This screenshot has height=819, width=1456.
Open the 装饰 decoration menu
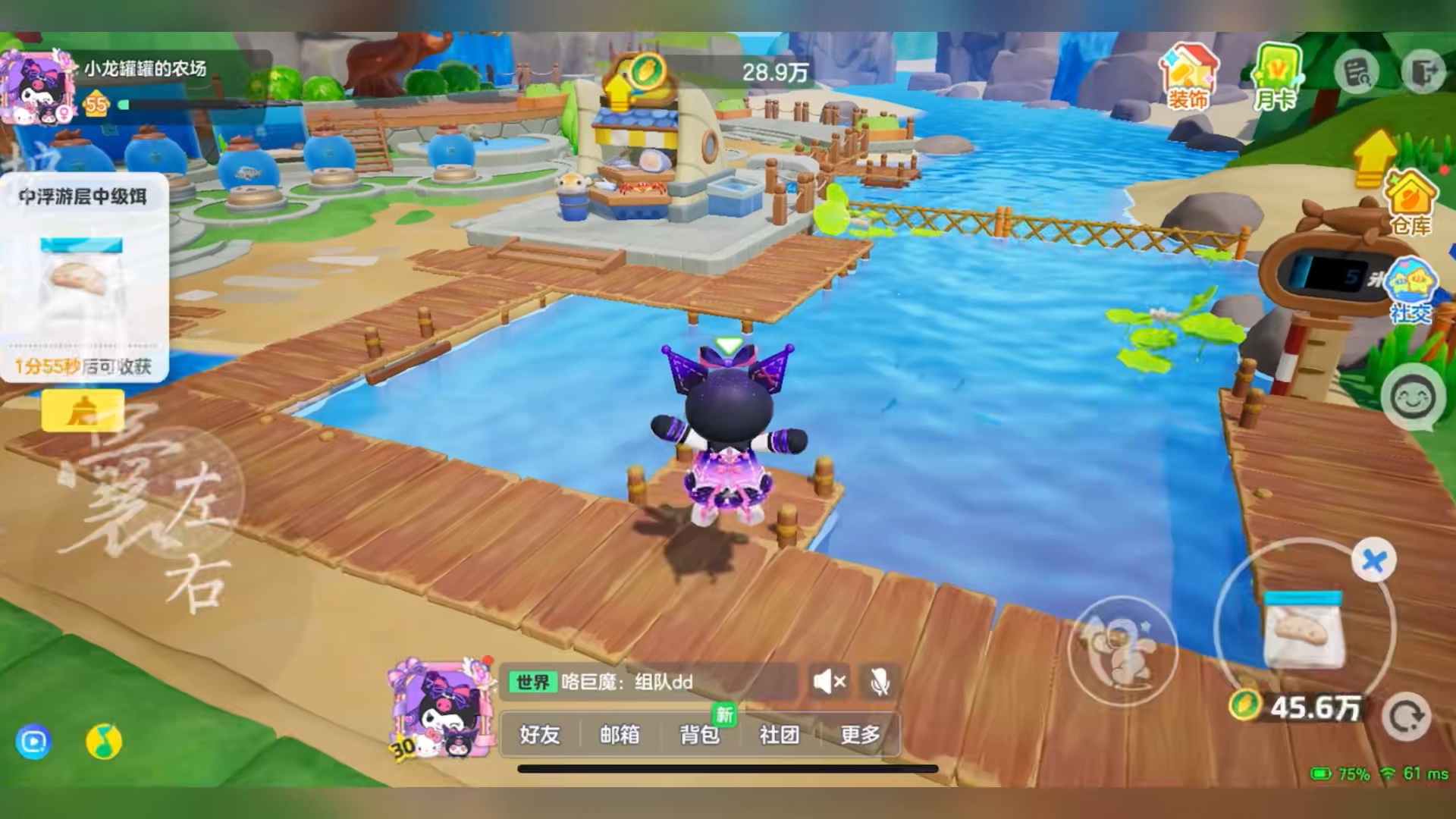click(1188, 78)
